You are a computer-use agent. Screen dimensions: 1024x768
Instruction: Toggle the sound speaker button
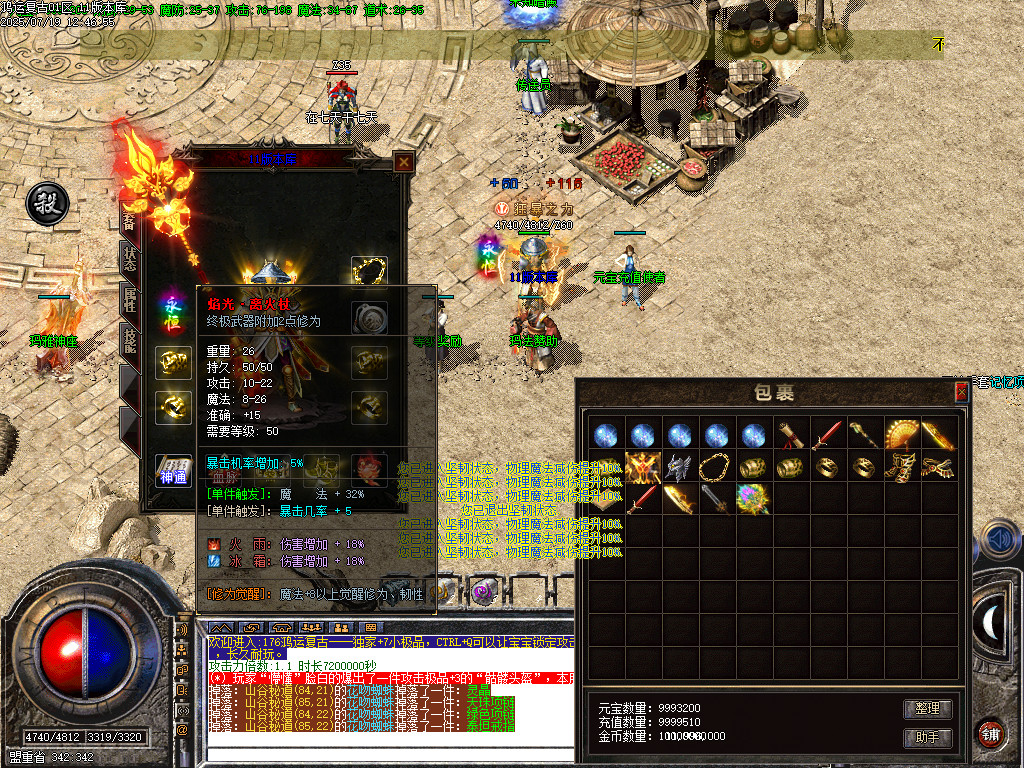(x=998, y=540)
